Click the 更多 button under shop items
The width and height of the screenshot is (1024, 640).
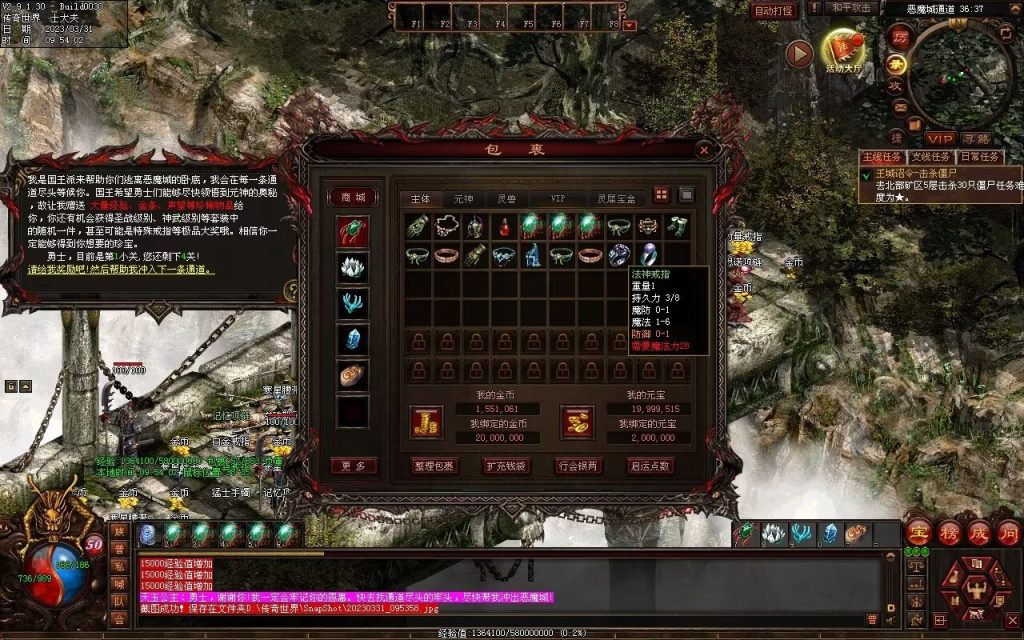(353, 466)
